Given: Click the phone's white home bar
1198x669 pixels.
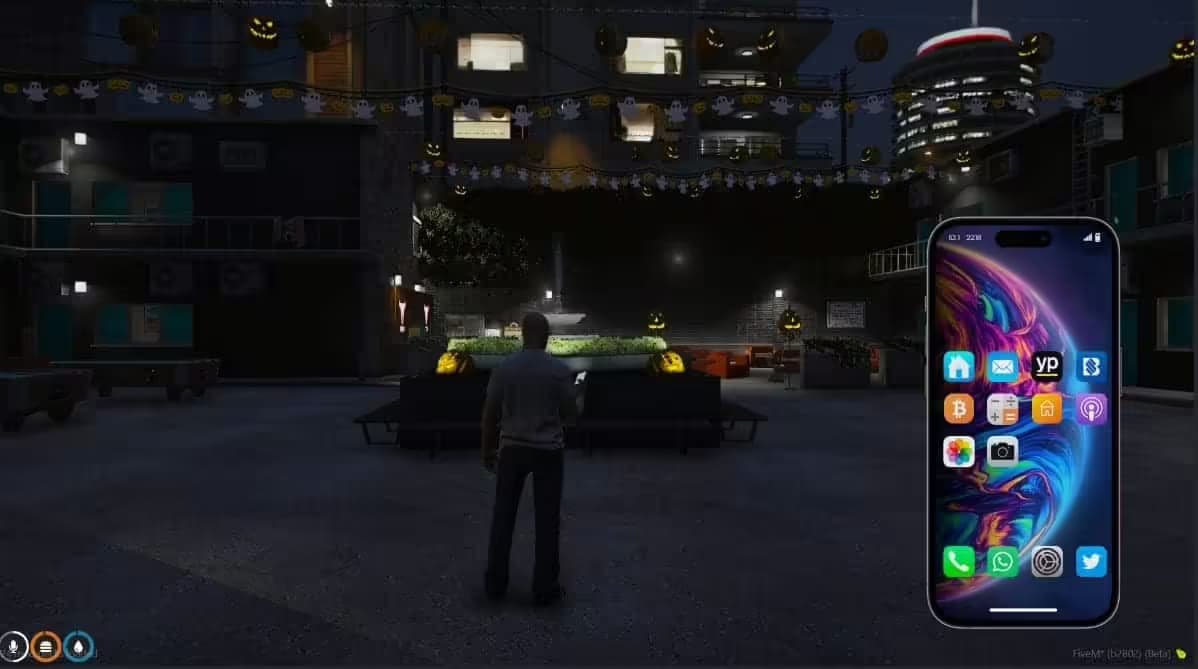Looking at the screenshot, I should pyautogui.click(x=1023, y=609).
